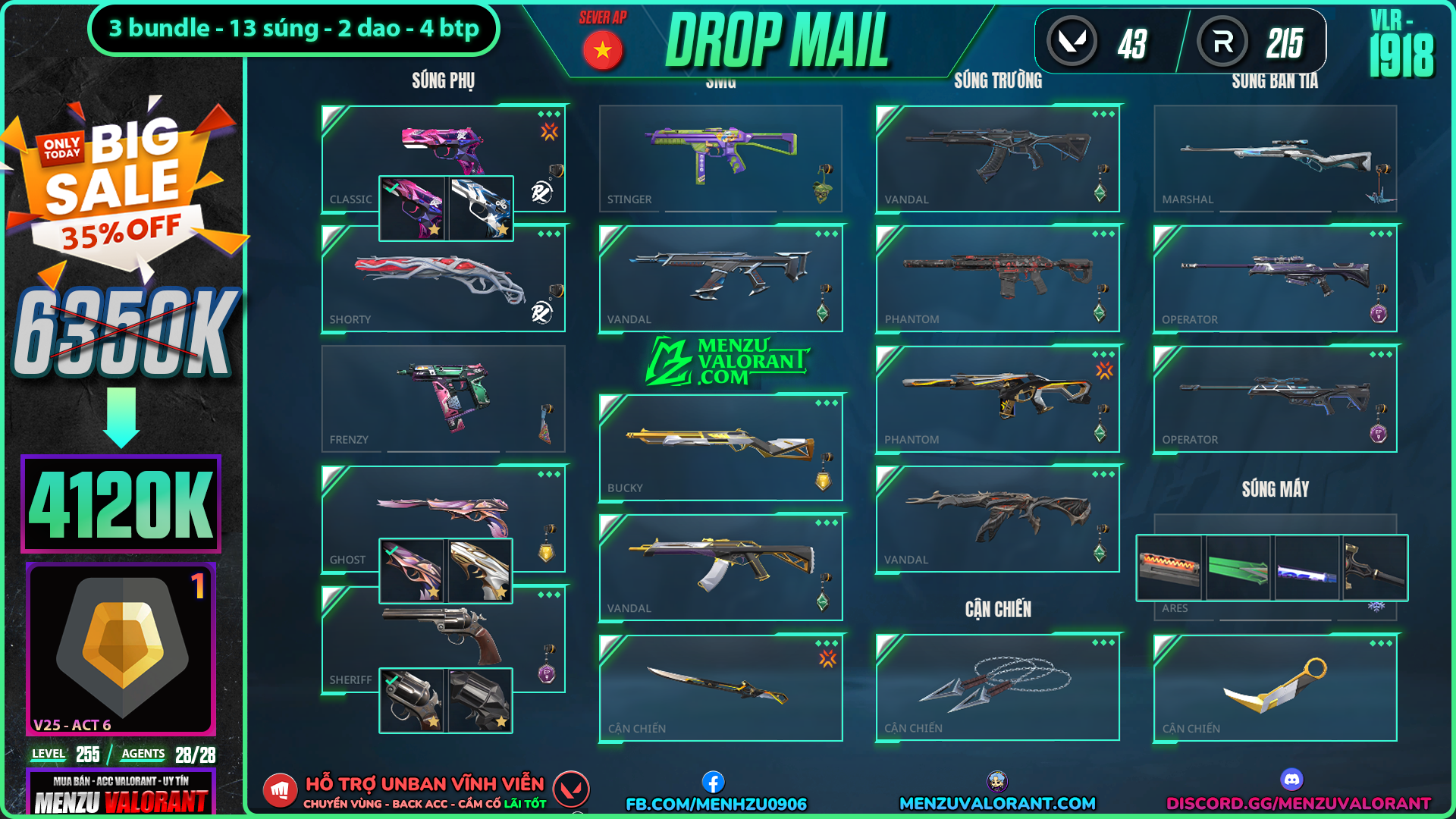This screenshot has width=1456, height=819.
Task: Open the Marshal sniper skin card
Action: 1275,158
